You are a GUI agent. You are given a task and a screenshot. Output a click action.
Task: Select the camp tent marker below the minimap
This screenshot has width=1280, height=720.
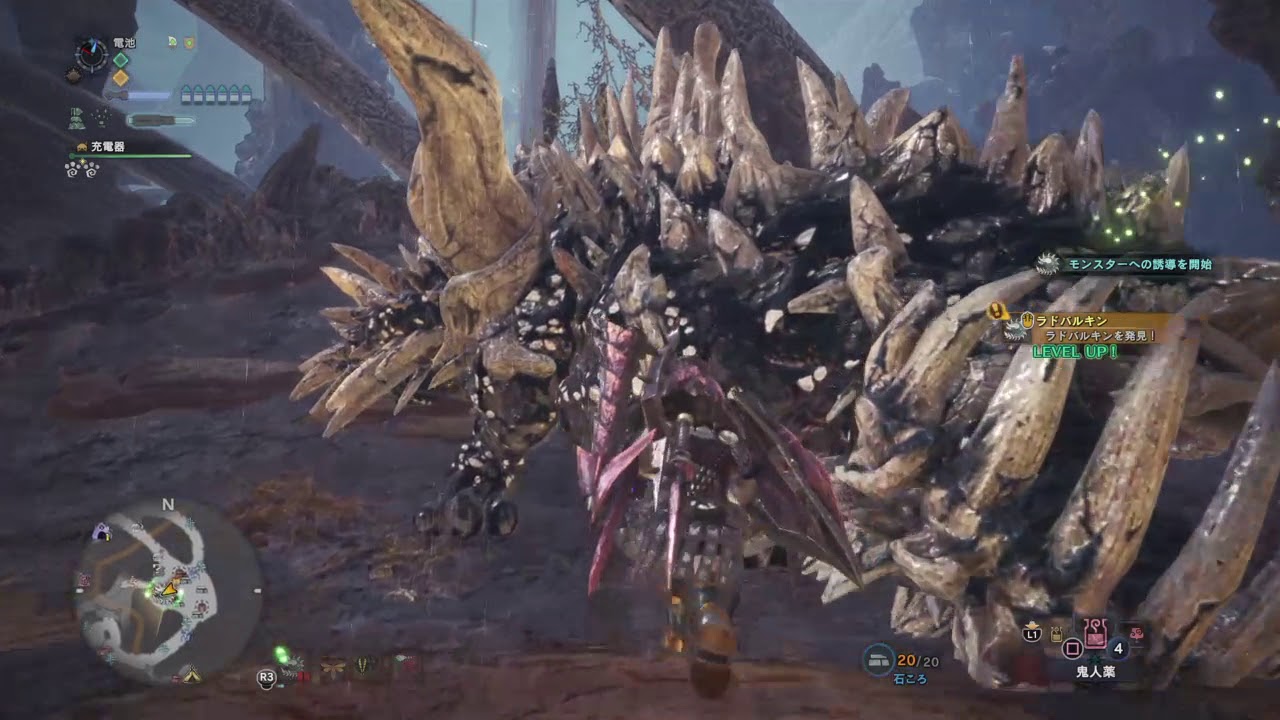pos(190,675)
